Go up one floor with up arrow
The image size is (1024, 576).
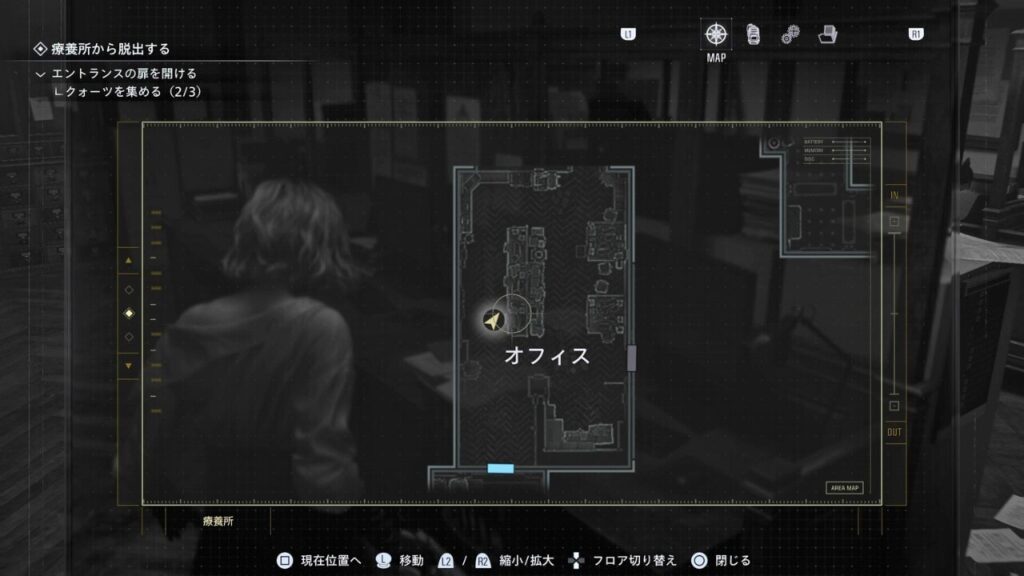click(128, 262)
